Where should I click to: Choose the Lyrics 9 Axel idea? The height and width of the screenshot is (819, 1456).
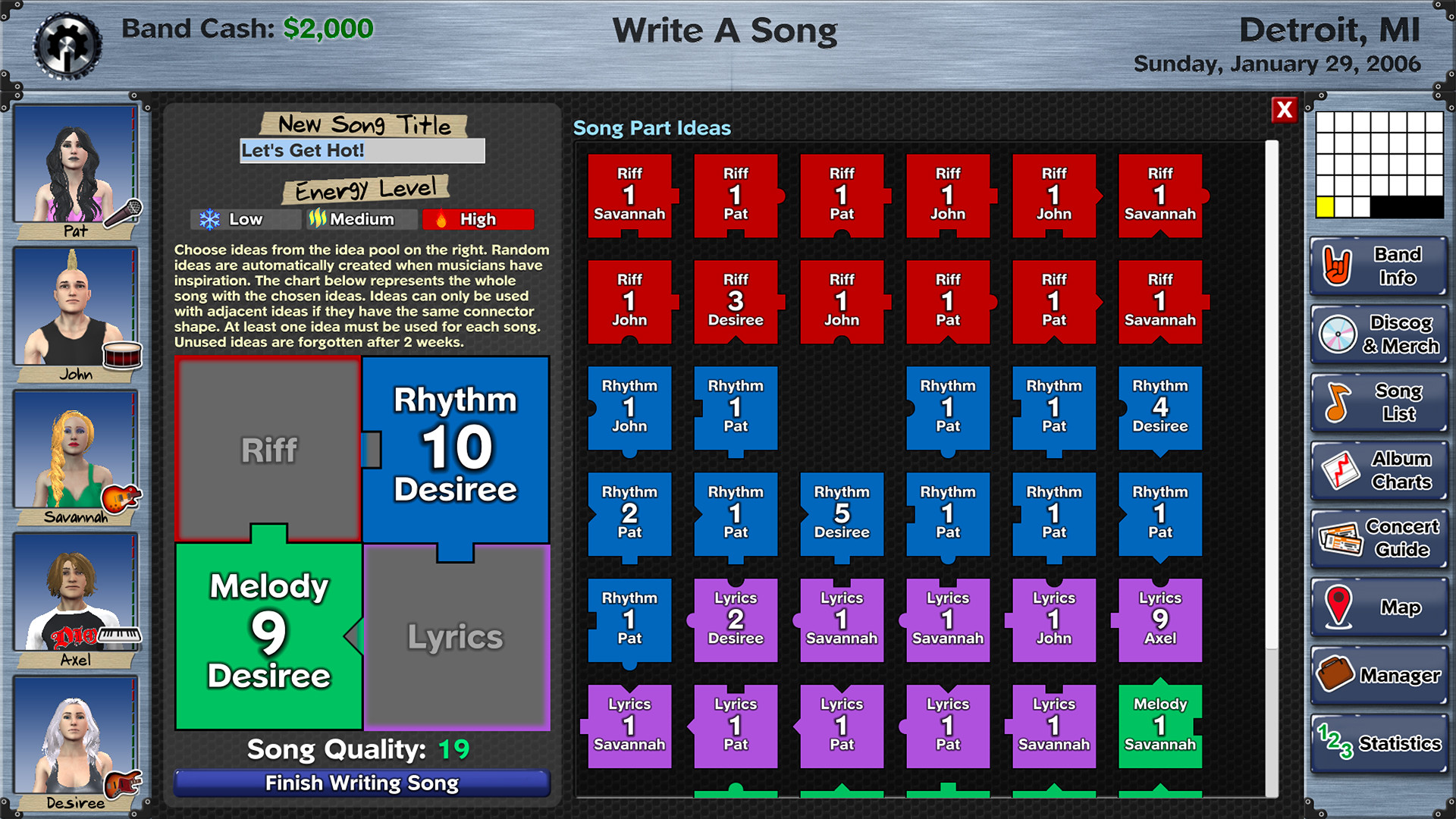click(x=1159, y=620)
